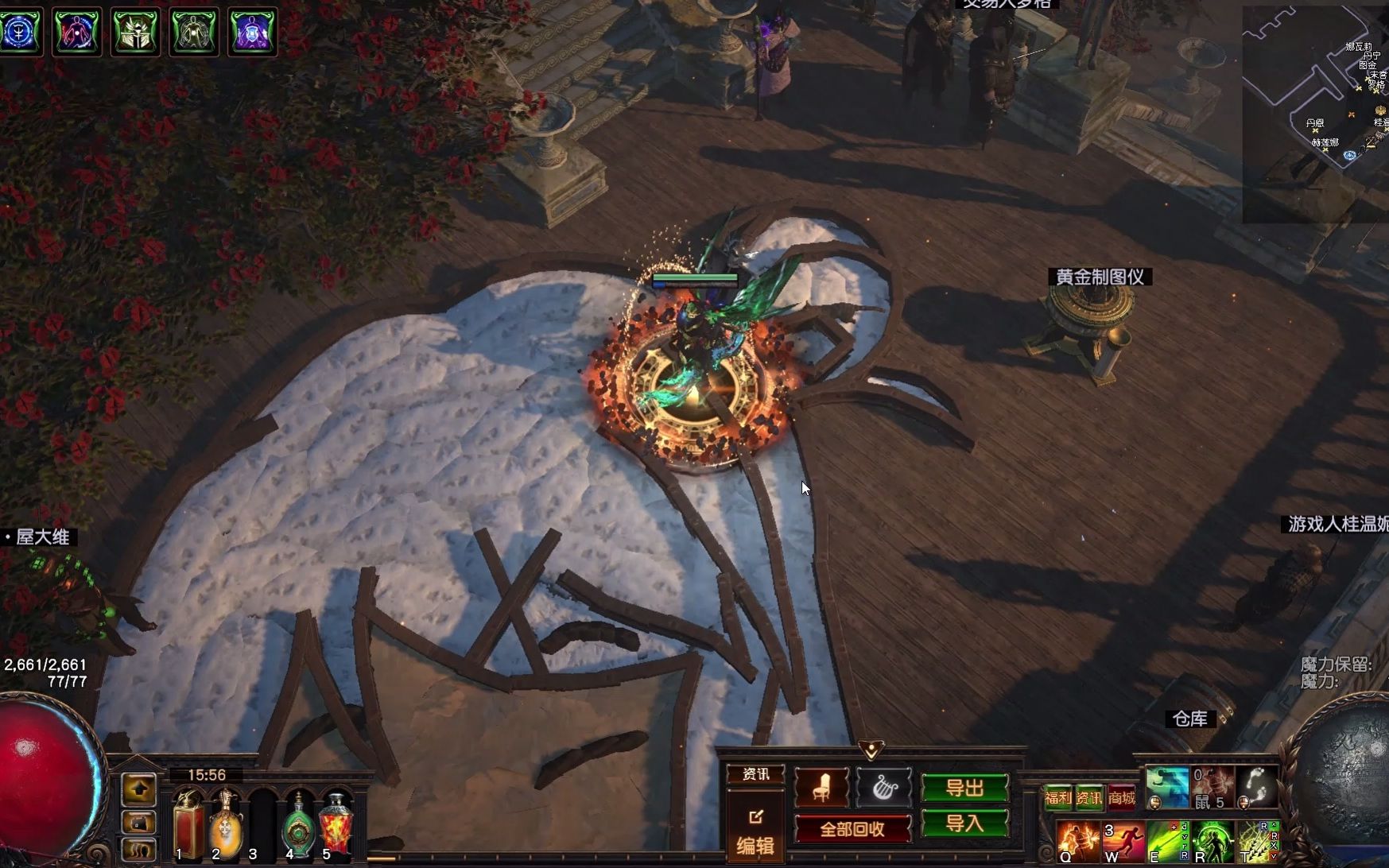Activate the running-figure W skill

pyautogui.click(x=1123, y=843)
